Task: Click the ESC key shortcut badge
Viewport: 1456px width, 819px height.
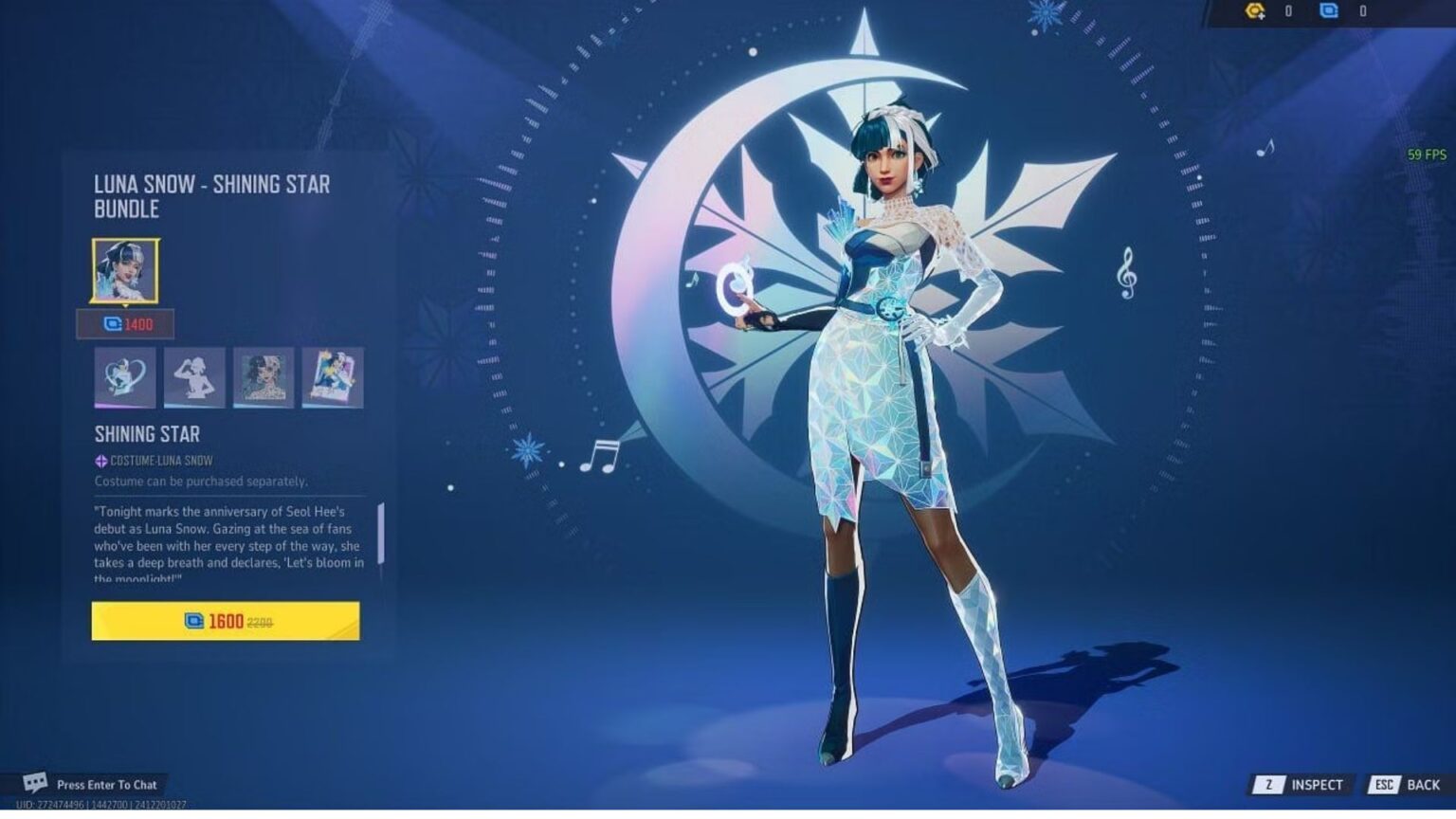Action: point(1383,784)
